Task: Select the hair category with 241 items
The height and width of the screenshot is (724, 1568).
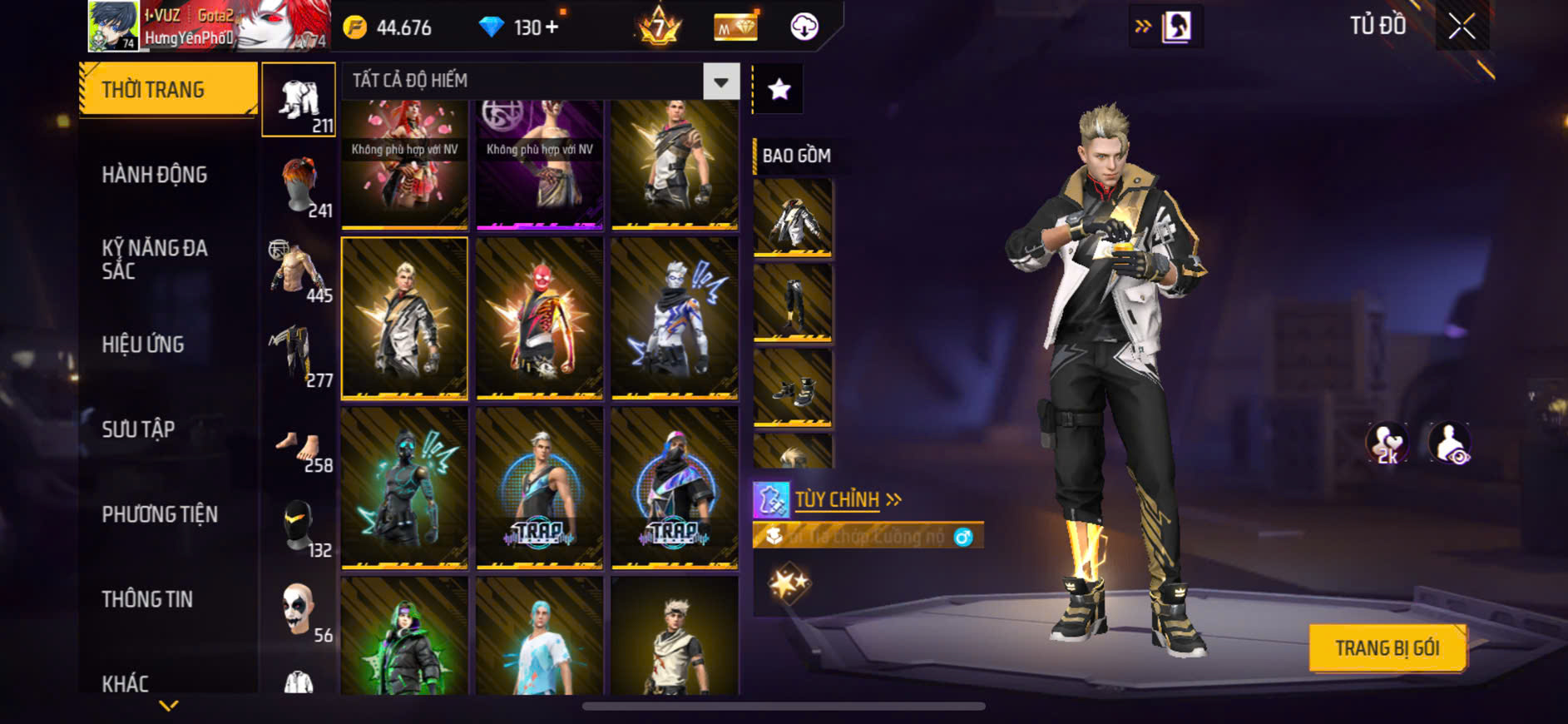Action: point(299,186)
